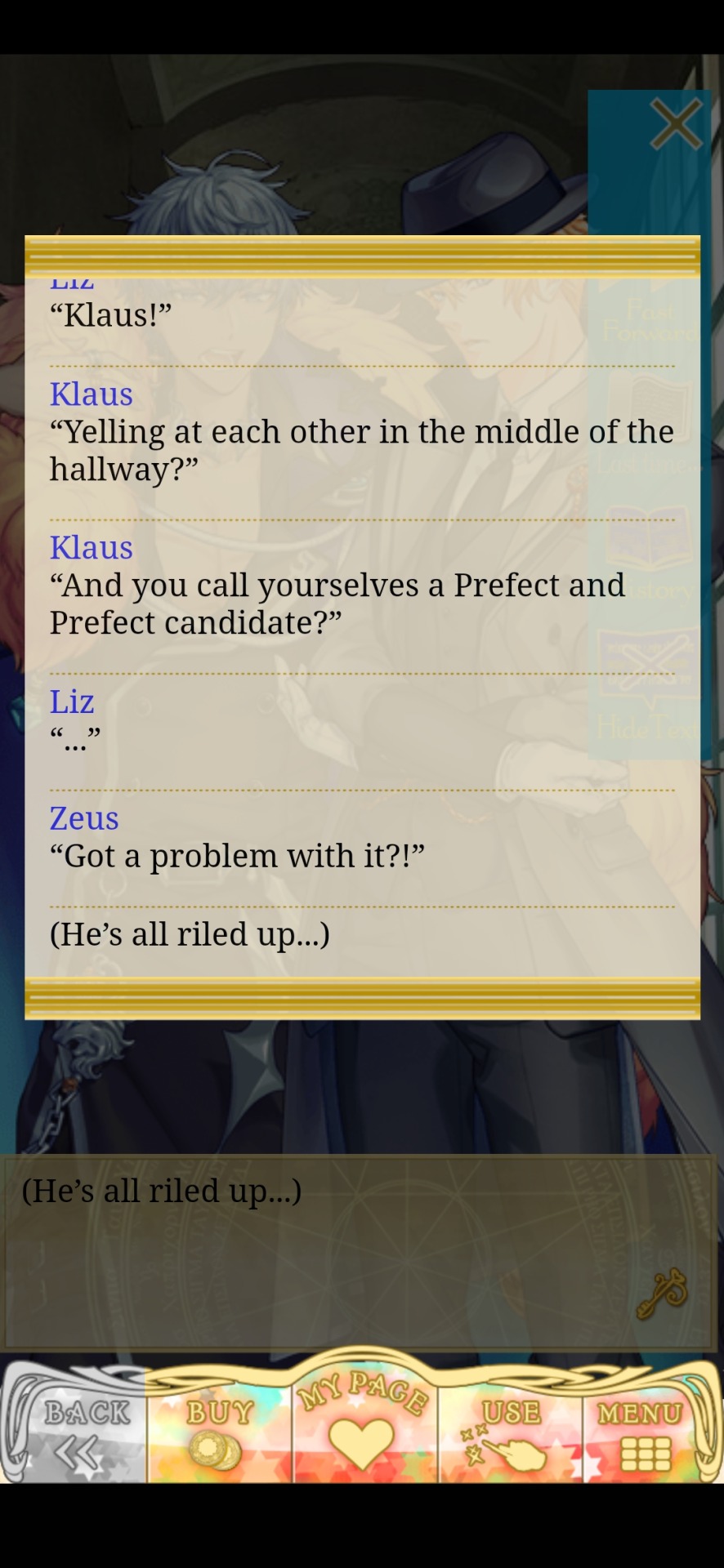Open the MENU grid button
Screen dimensions: 724x1568
(642, 1432)
